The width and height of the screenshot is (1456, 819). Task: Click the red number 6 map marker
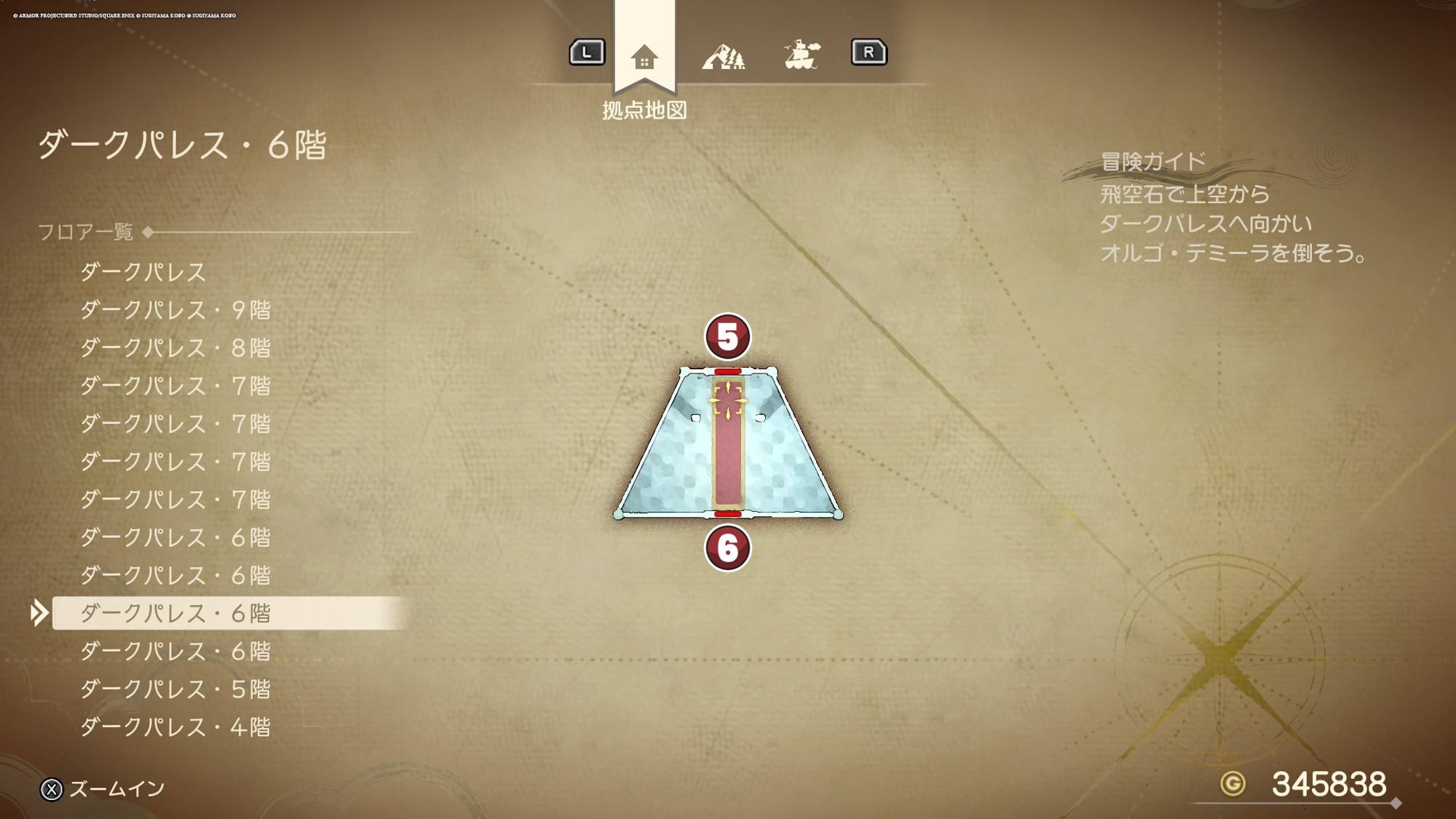coord(727,548)
